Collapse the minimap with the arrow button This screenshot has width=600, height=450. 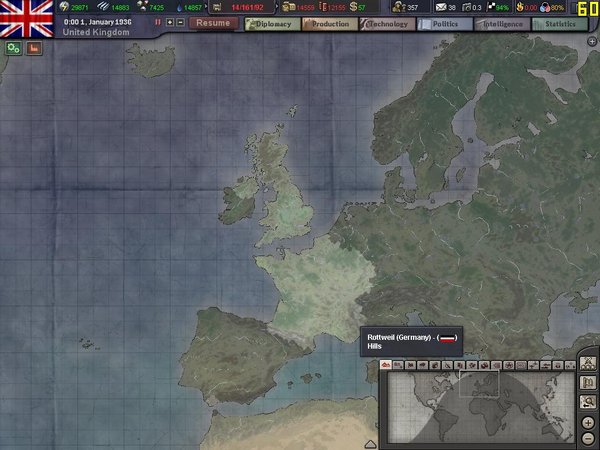click(371, 443)
